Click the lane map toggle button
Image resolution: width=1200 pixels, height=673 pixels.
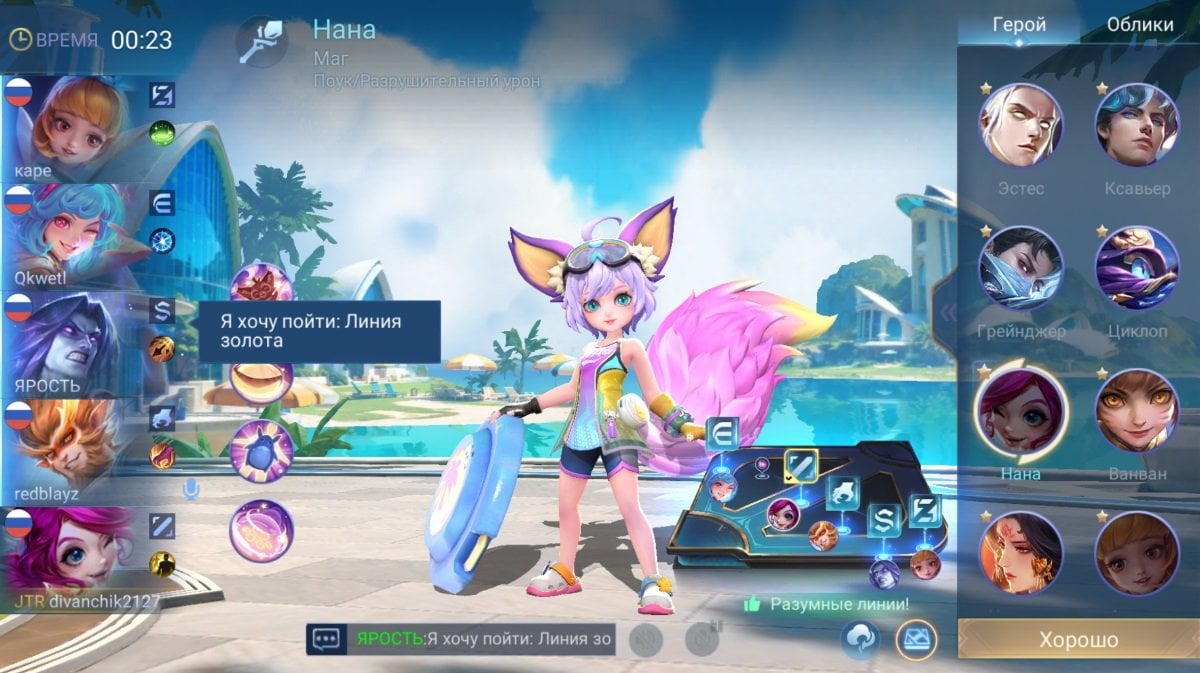tap(915, 640)
